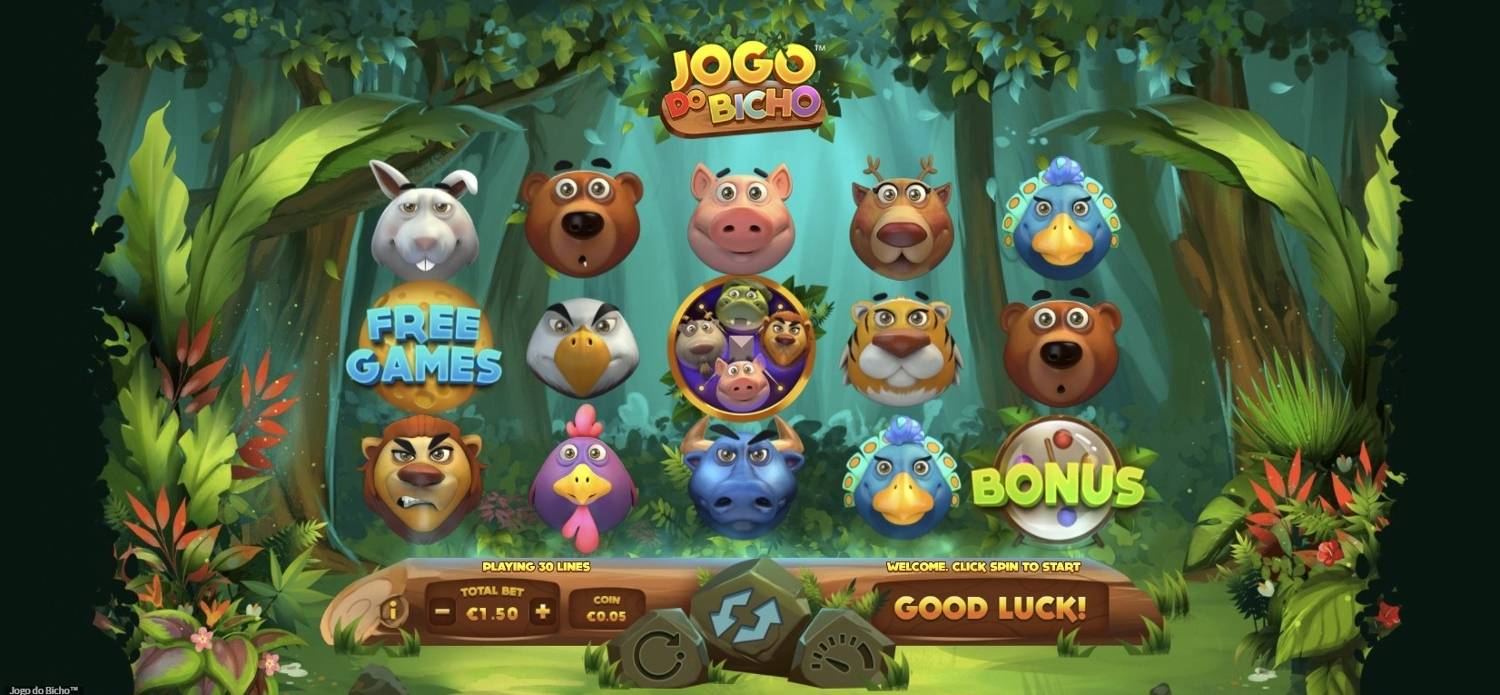Select the coin value display
The height and width of the screenshot is (695, 1500).
coord(606,609)
